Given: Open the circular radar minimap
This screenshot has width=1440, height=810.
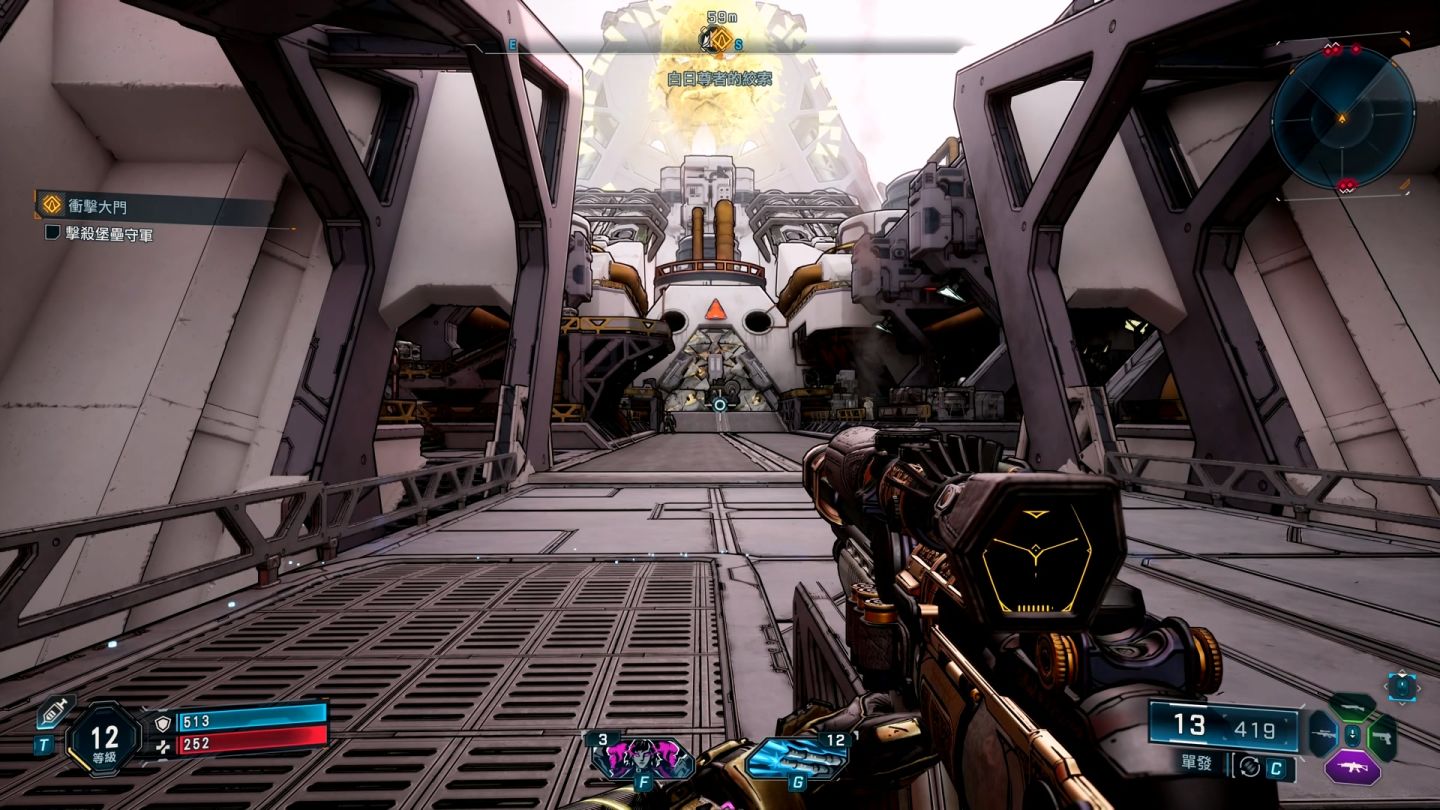Looking at the screenshot, I should [1342, 118].
